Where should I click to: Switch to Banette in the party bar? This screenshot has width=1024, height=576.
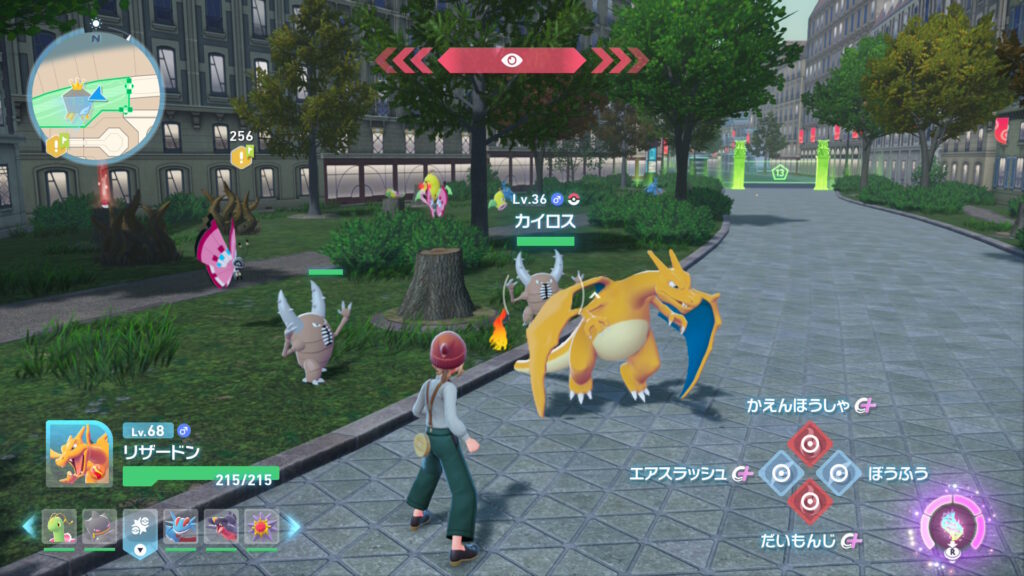coord(99,527)
